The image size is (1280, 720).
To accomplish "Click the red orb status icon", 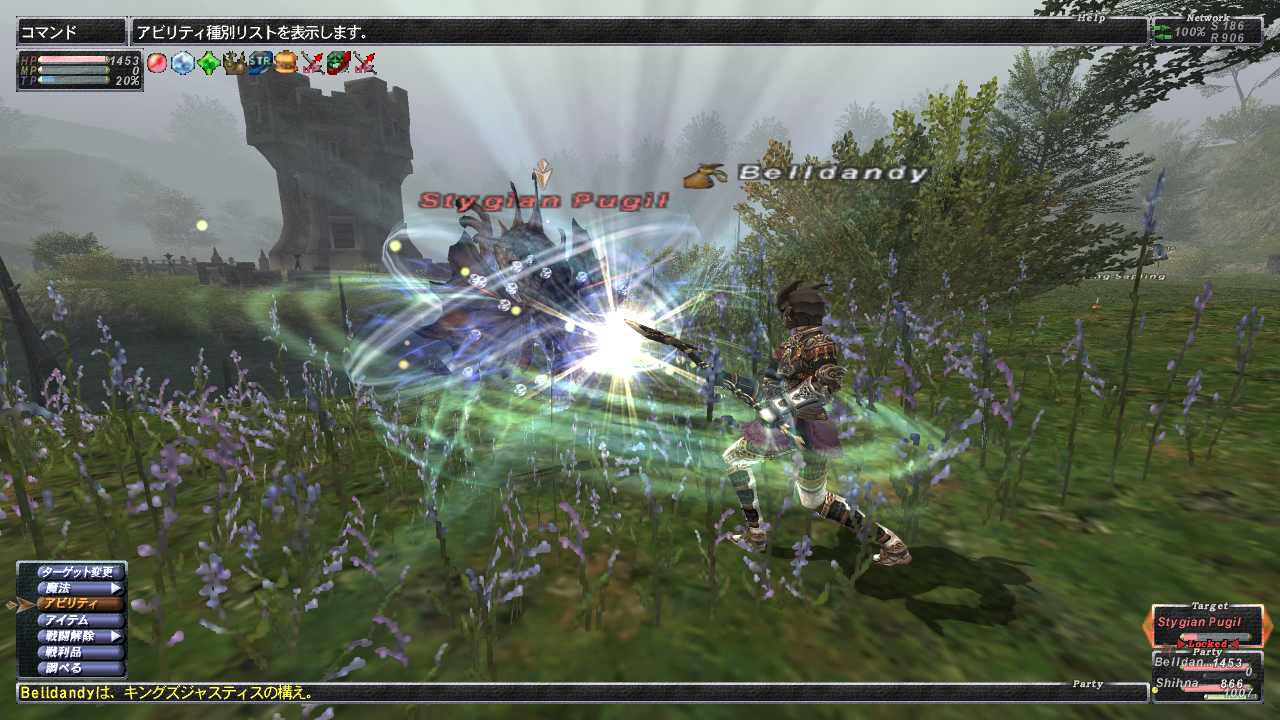I will click(157, 63).
